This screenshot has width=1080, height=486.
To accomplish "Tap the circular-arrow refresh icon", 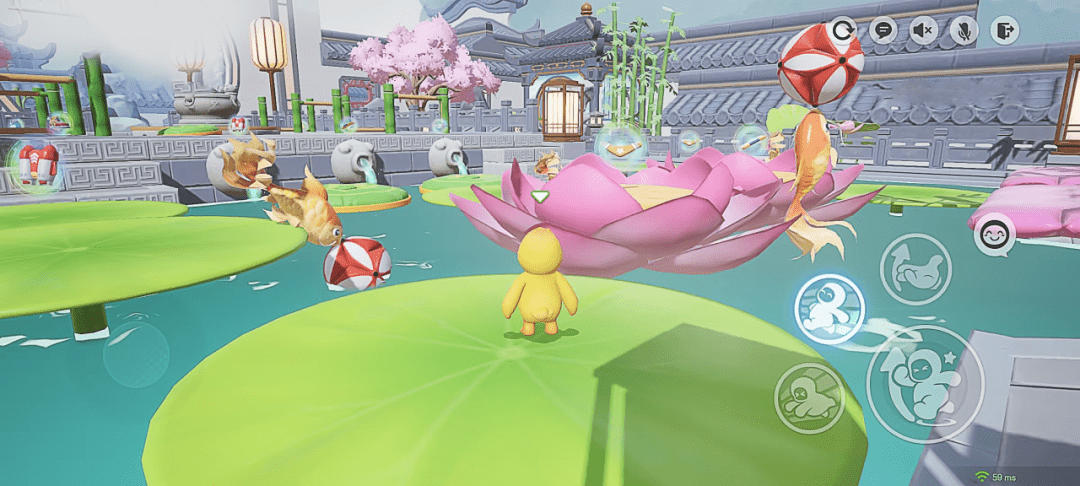I will click(x=845, y=30).
